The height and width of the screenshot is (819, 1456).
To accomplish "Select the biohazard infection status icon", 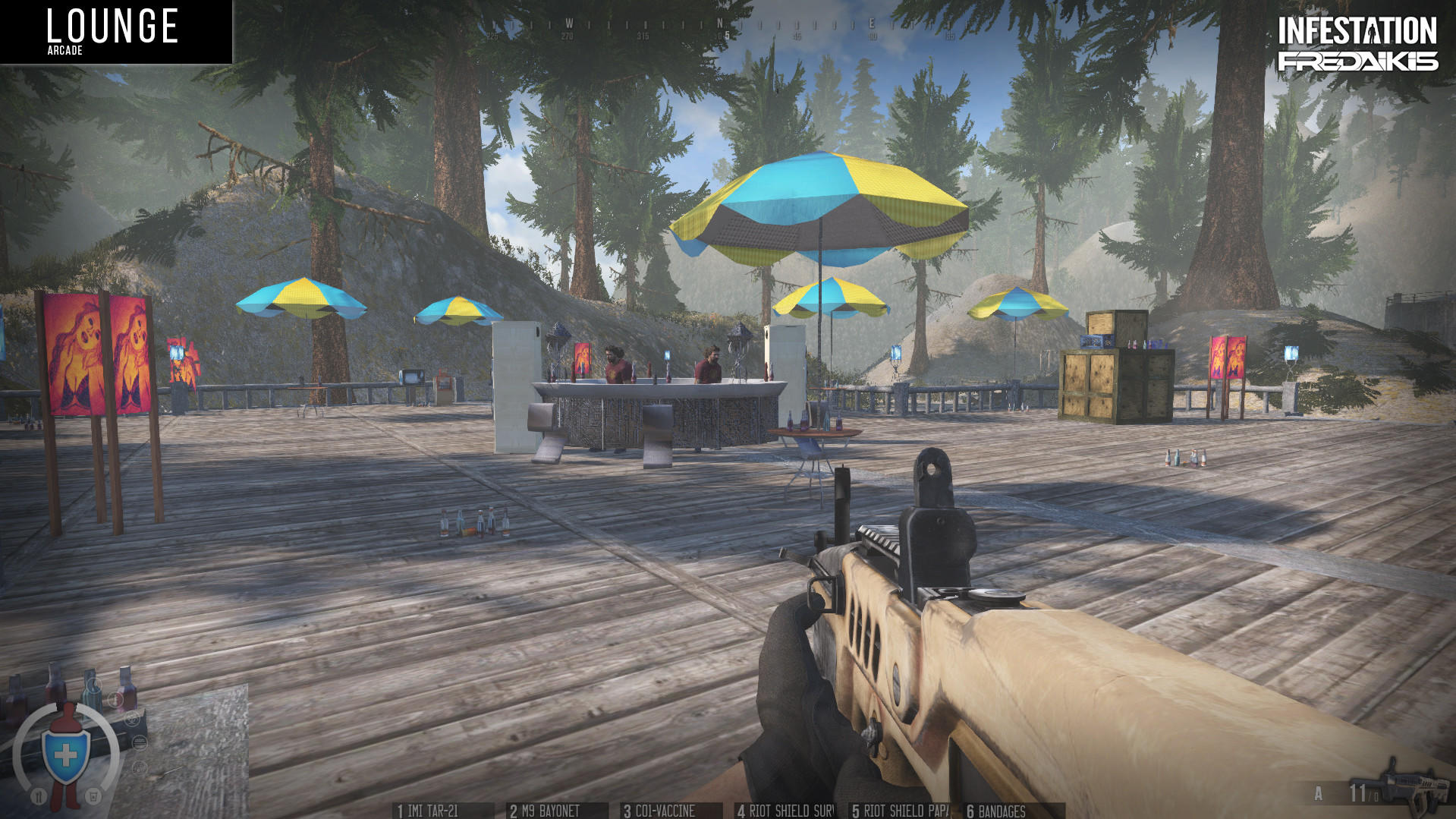I will [133, 720].
